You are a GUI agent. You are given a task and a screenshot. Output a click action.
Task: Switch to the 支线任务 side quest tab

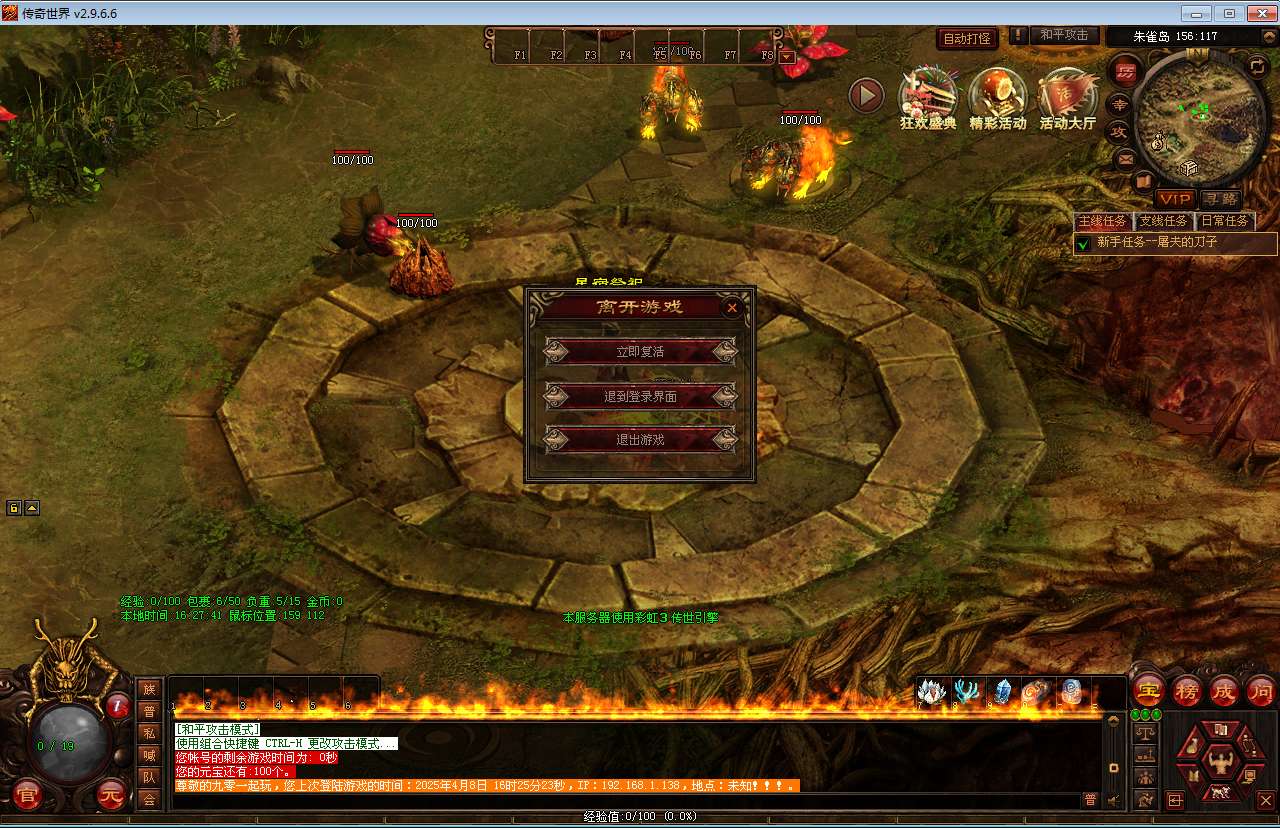coord(1164,221)
